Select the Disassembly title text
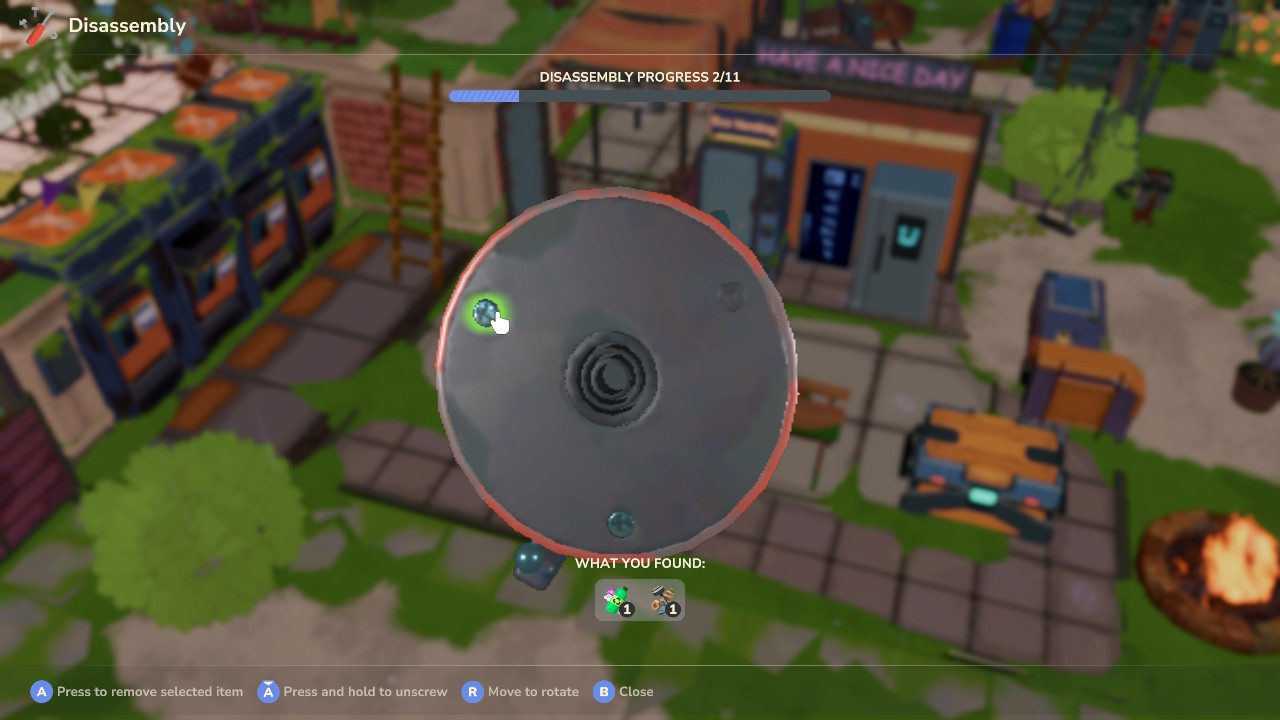The height and width of the screenshot is (720, 1280). (x=127, y=25)
